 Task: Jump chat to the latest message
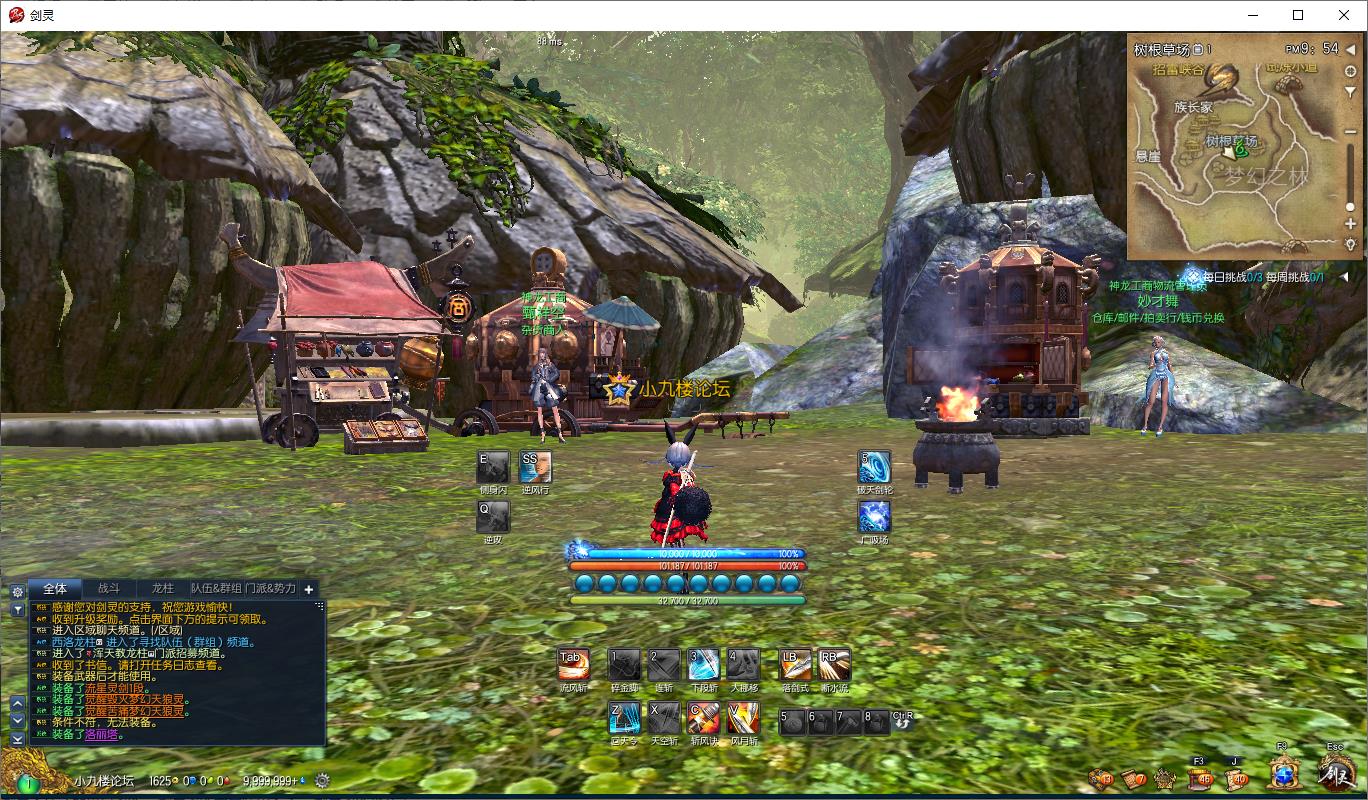click(x=17, y=739)
